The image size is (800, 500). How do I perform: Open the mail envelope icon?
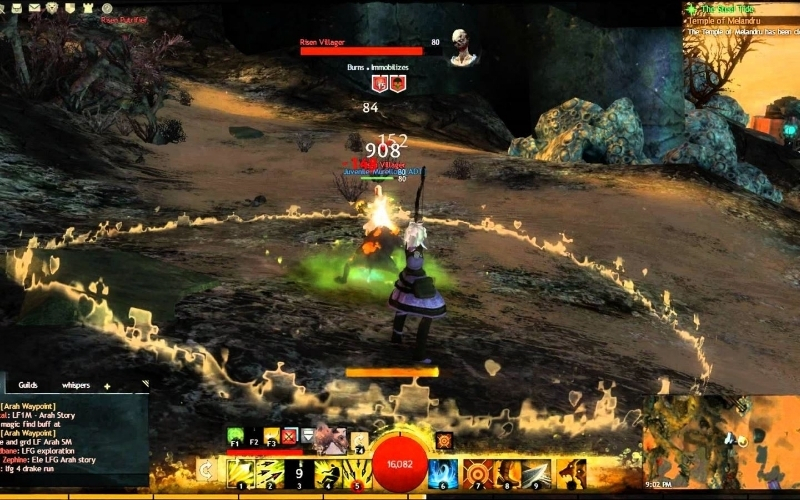click(33, 8)
